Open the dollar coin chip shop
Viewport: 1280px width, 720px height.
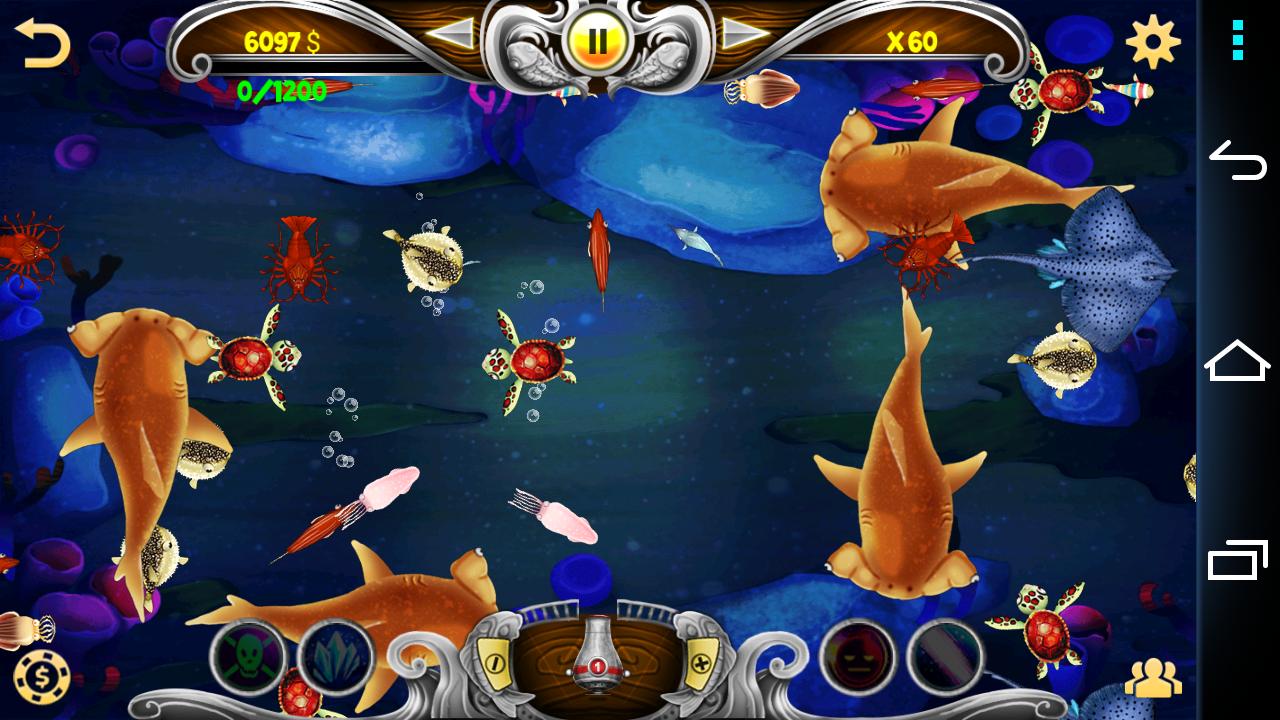pyautogui.click(x=34, y=672)
